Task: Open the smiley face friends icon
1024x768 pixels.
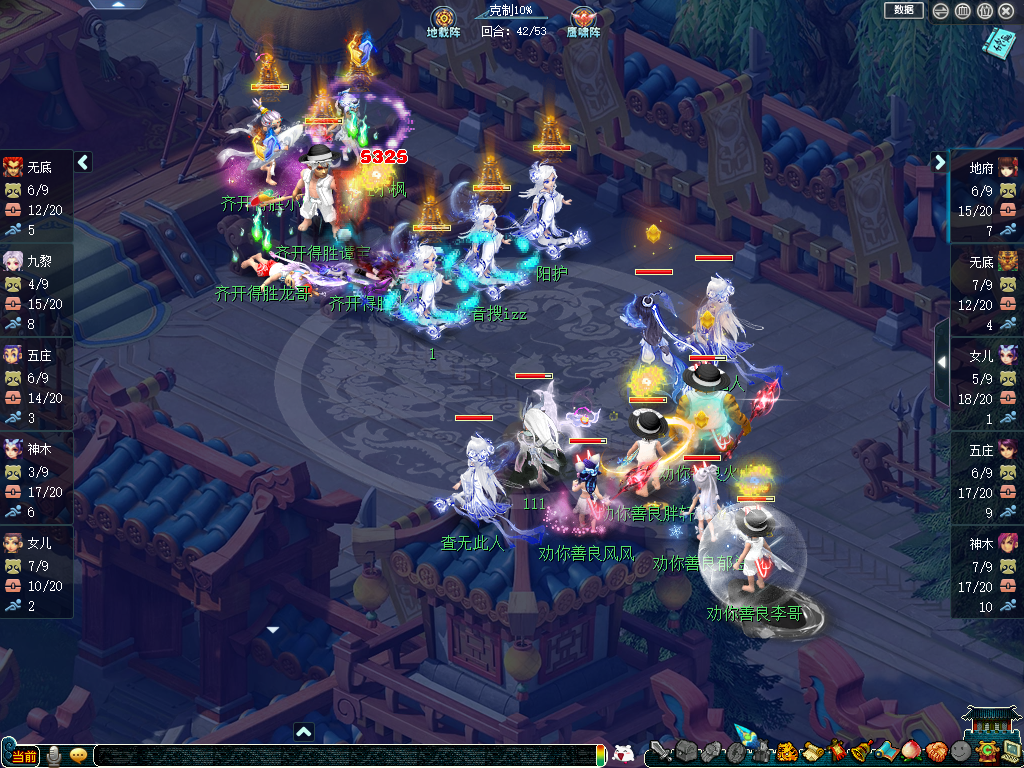Action: point(961,751)
